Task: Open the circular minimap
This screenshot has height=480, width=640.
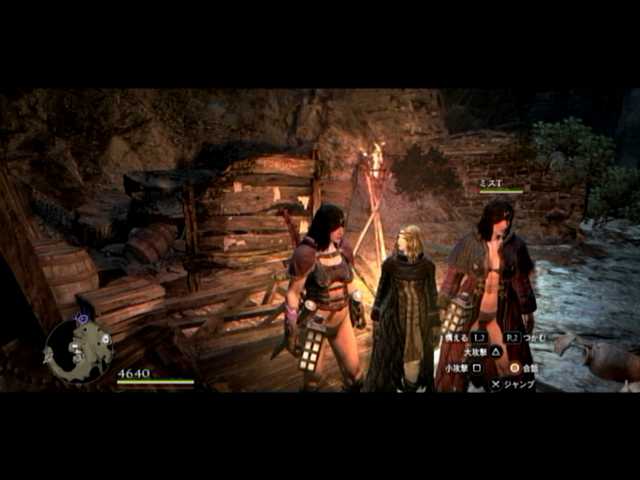Action: tap(78, 351)
